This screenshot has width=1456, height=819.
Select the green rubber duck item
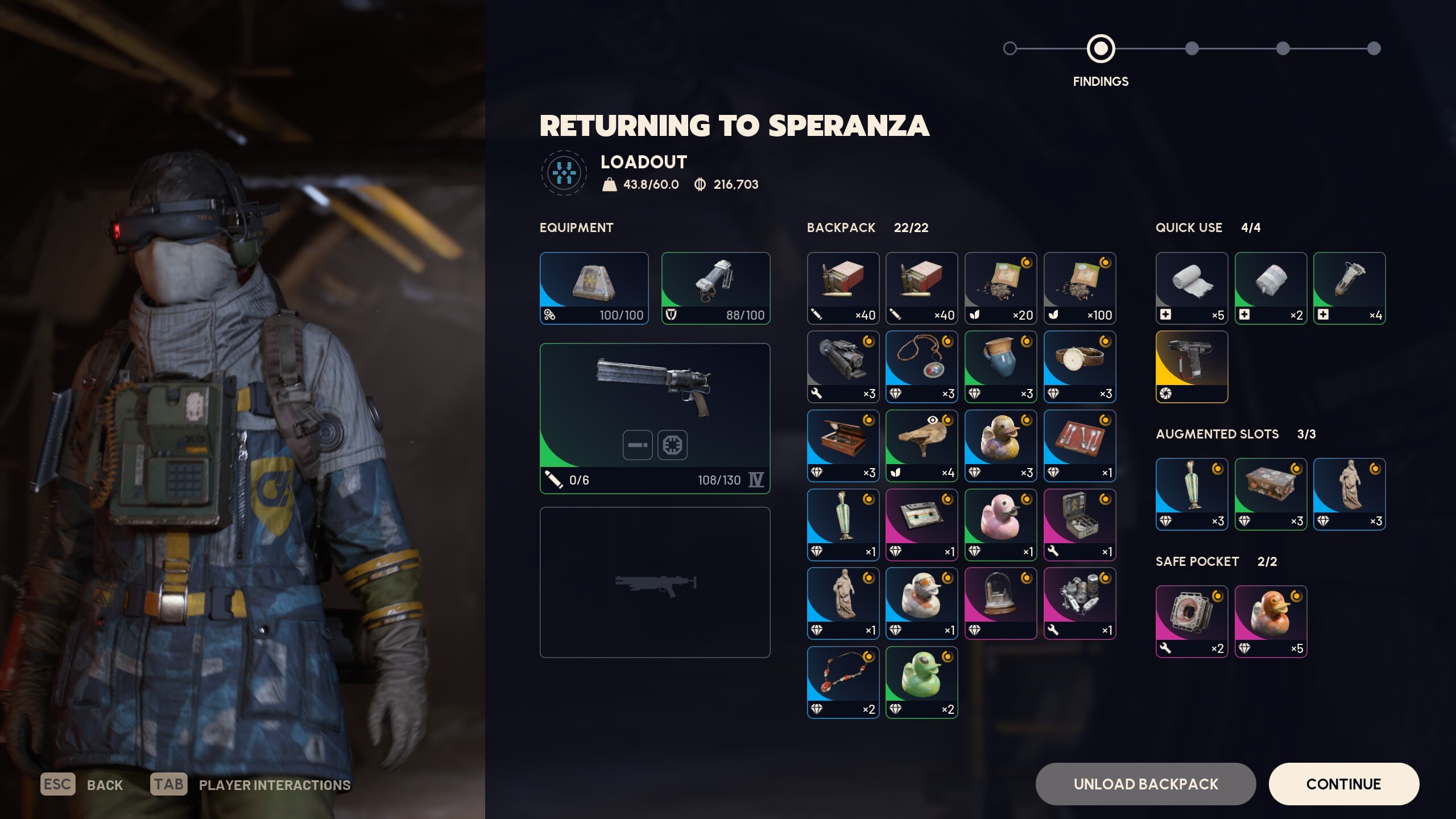pos(921,682)
